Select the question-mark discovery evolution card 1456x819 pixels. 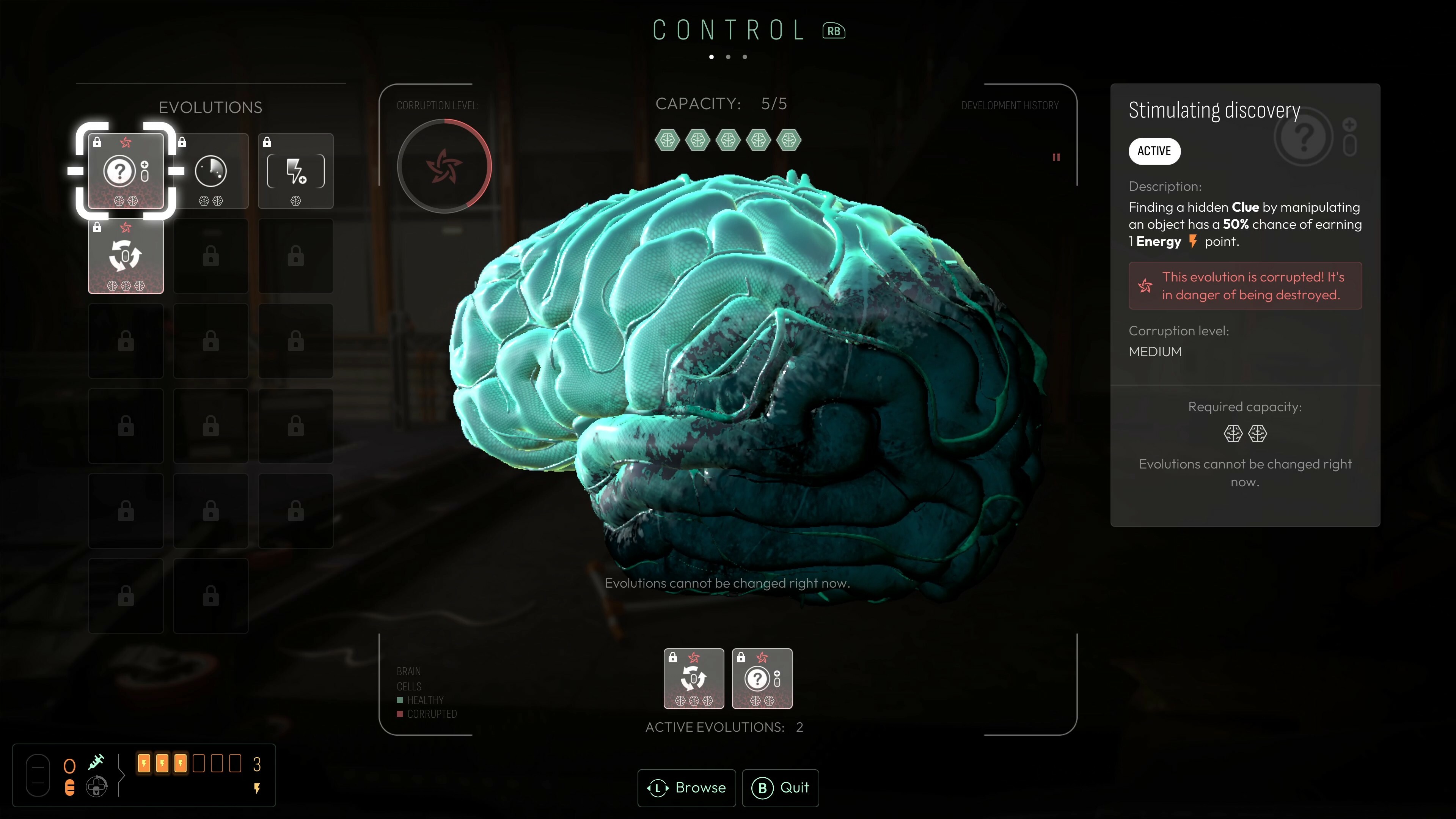point(126,171)
